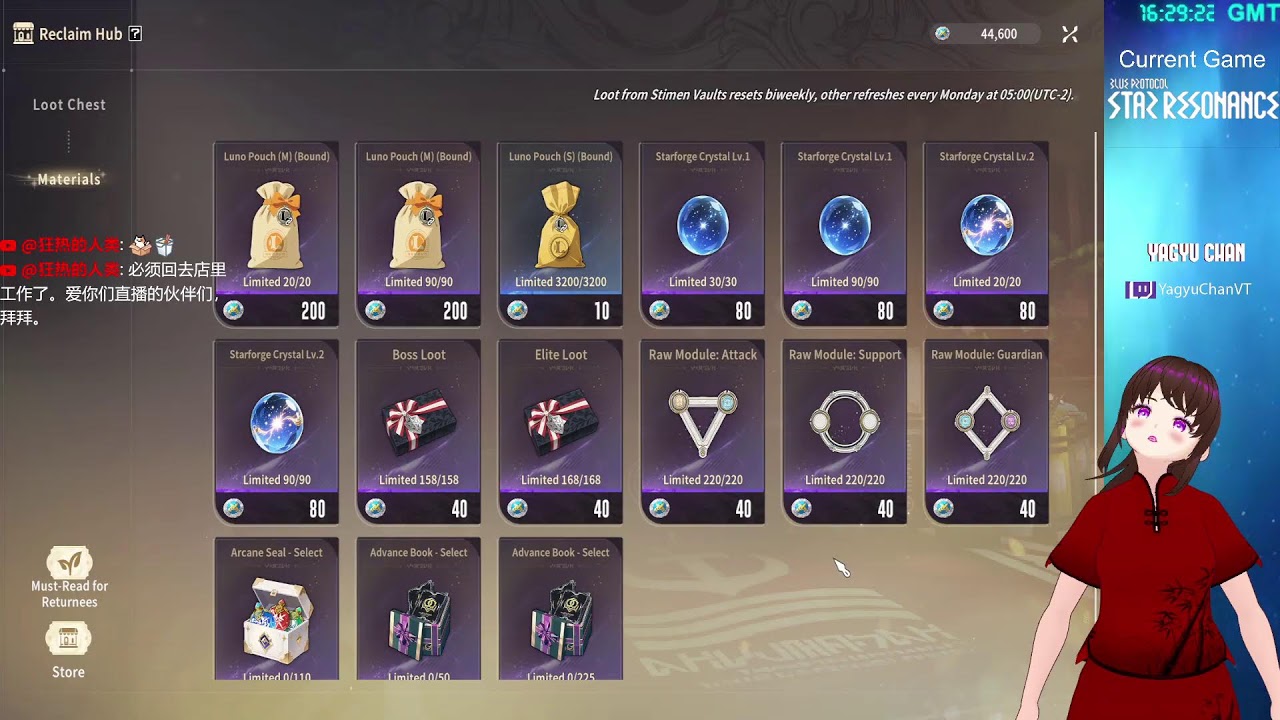The height and width of the screenshot is (720, 1280).
Task: Select the Materials tab
Action: tap(69, 179)
